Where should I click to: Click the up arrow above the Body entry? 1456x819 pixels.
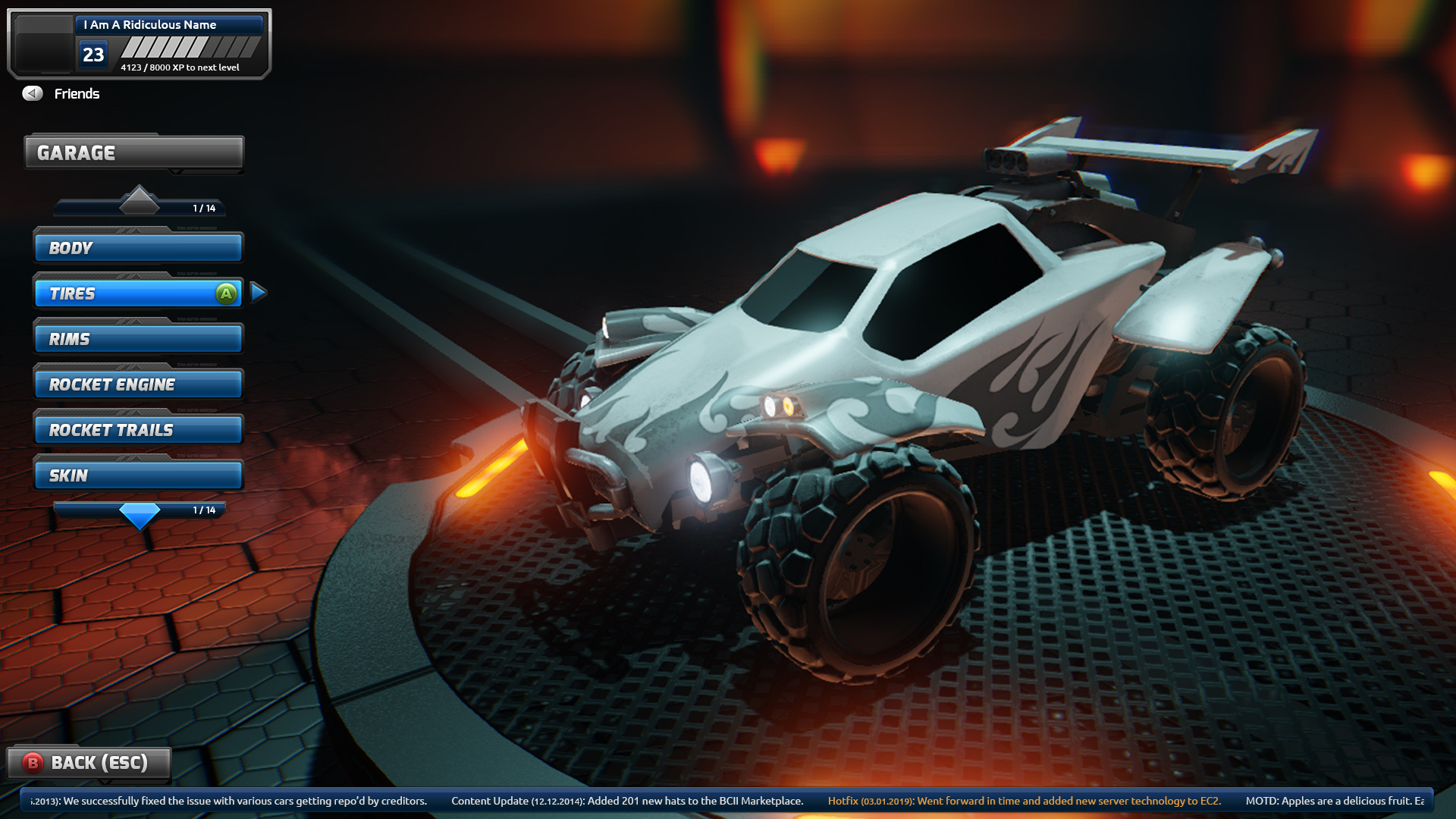coord(140,200)
